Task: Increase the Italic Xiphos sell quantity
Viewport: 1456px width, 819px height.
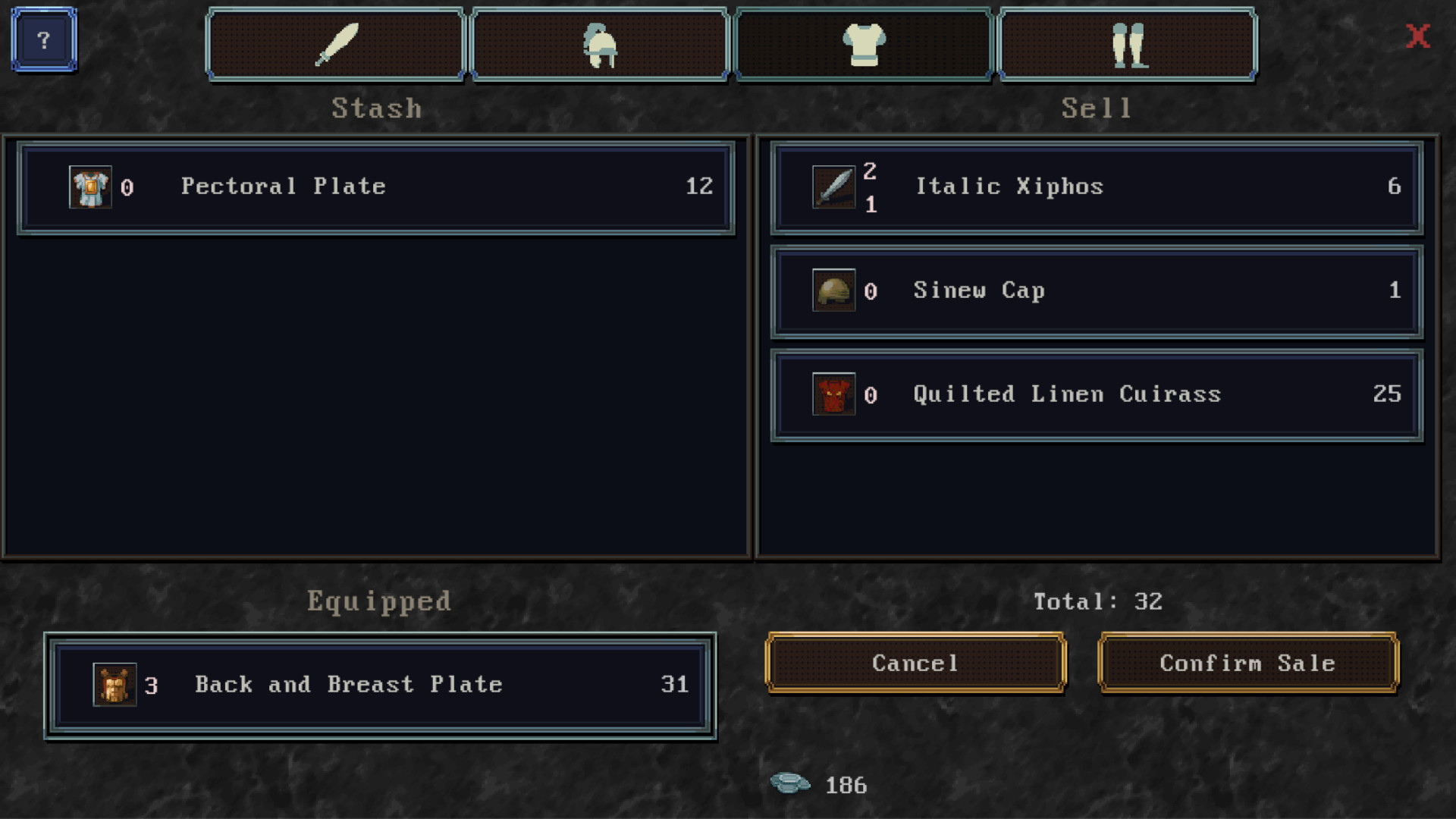Action: [x=871, y=173]
